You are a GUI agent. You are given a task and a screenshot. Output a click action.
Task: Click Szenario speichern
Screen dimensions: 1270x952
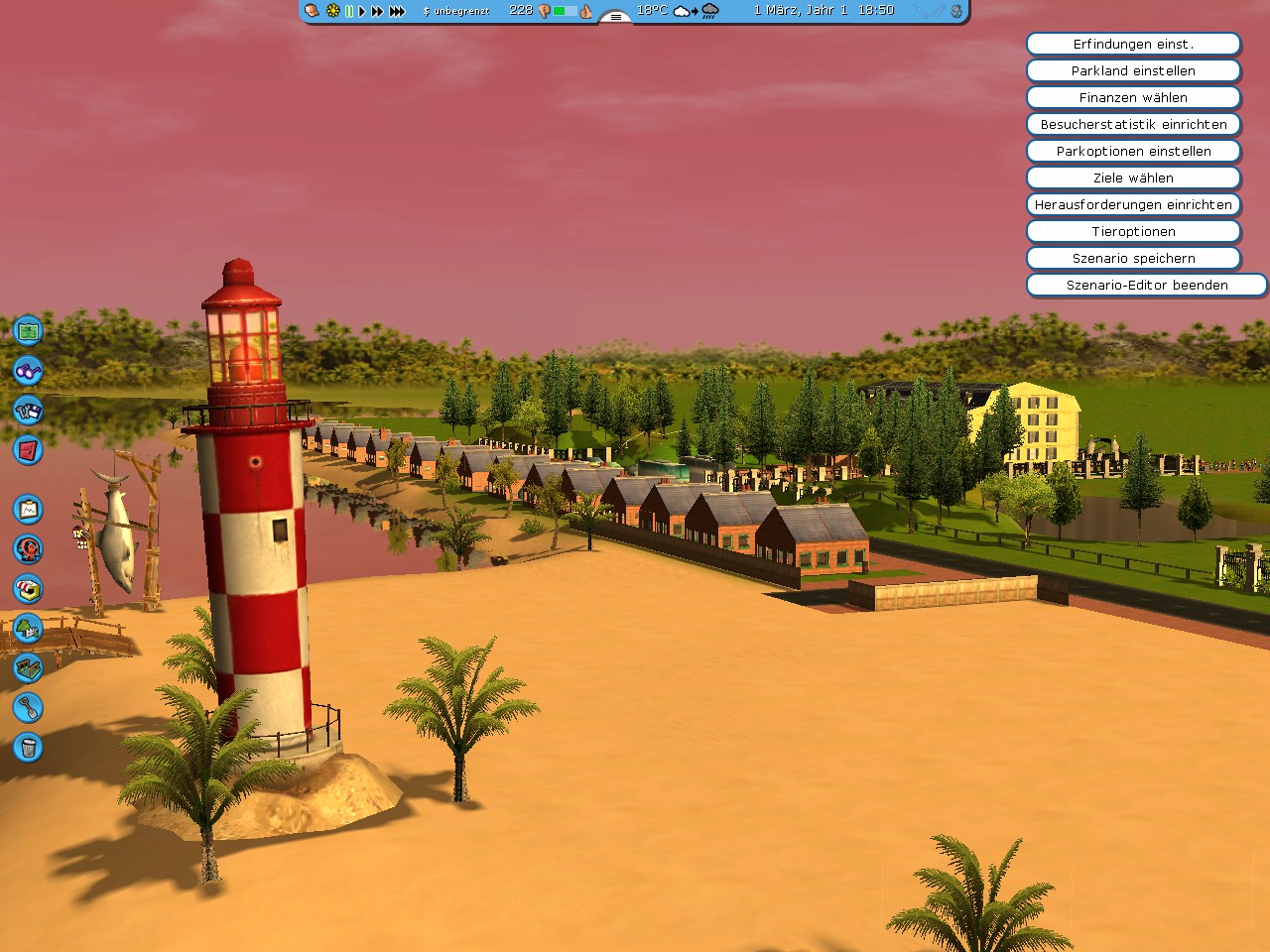[1133, 258]
